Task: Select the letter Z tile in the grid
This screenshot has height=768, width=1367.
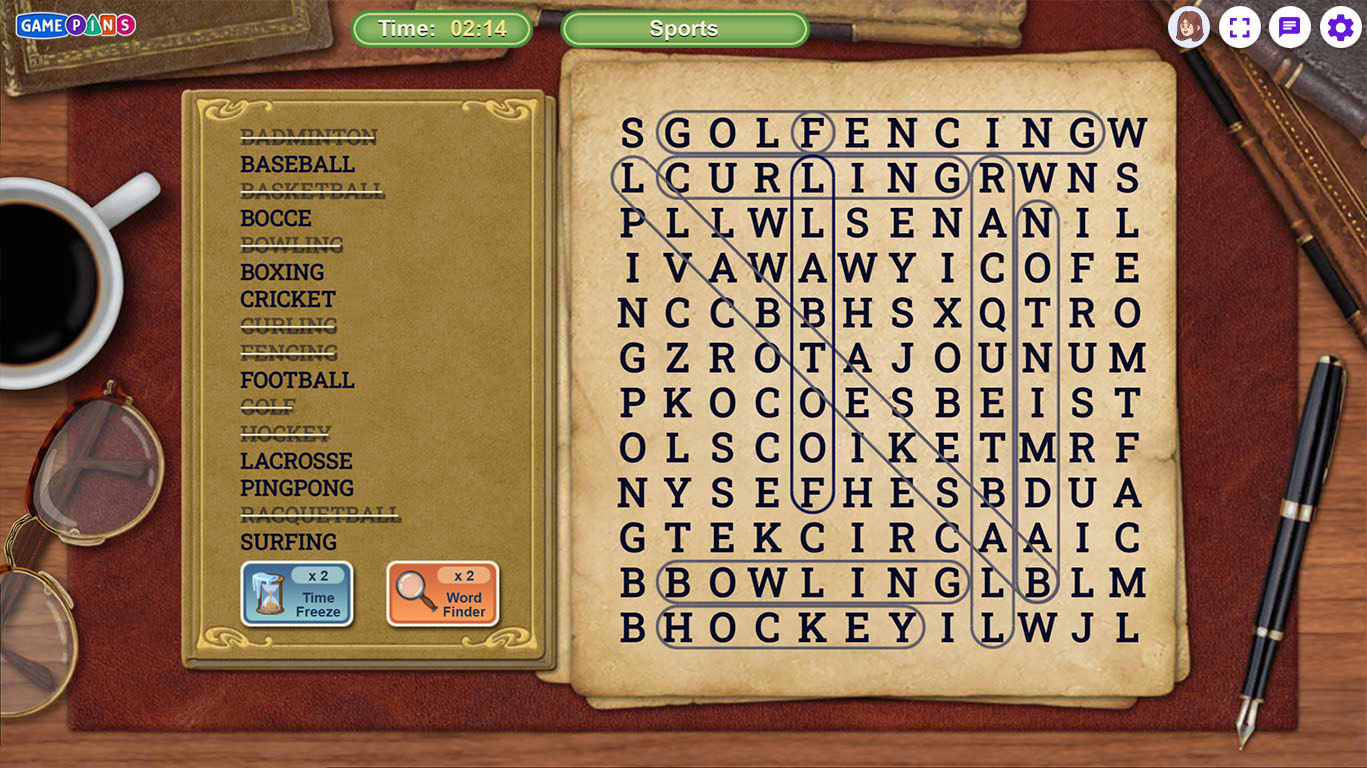Action: pos(677,358)
